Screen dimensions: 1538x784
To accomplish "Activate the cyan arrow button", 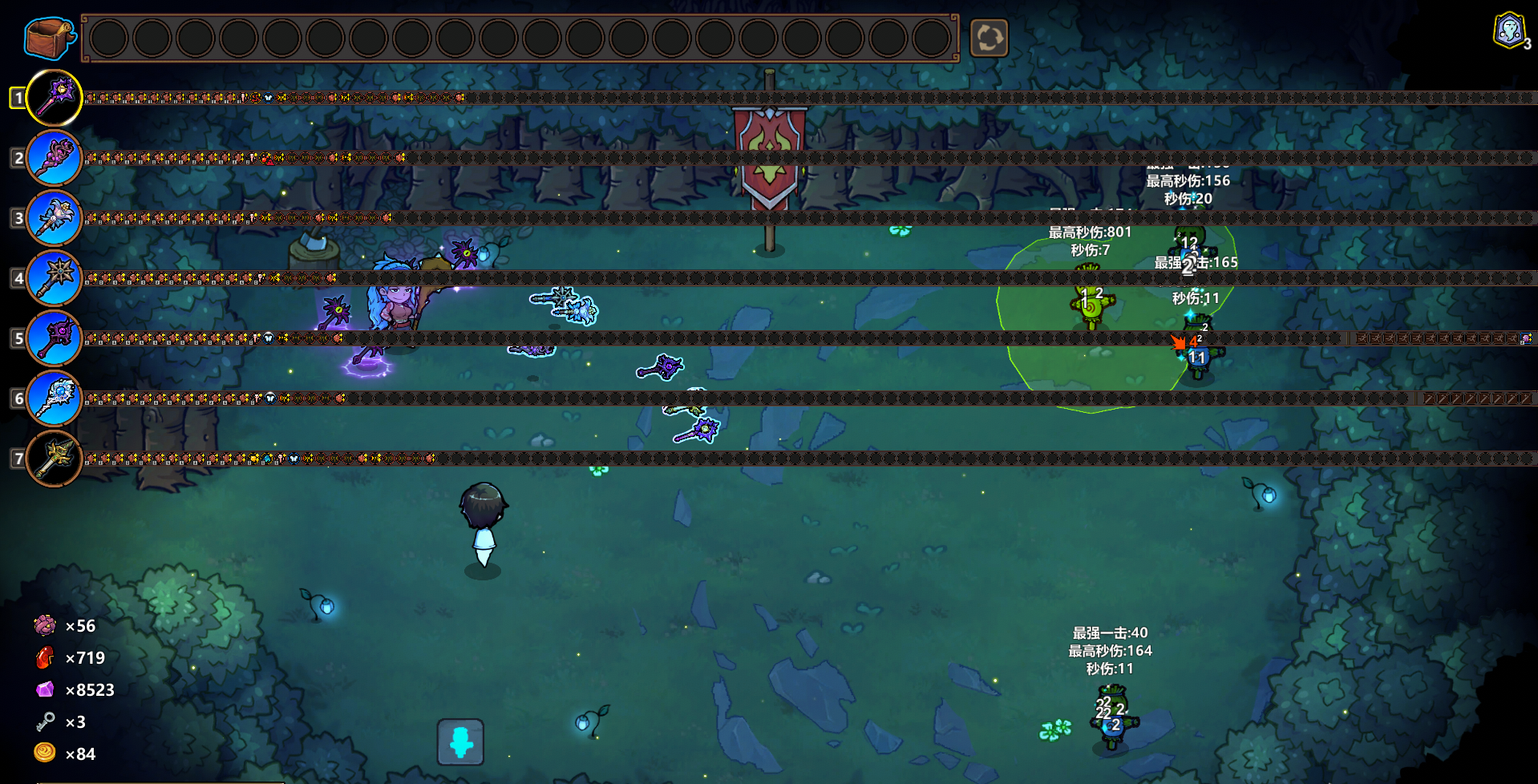I will tap(460, 742).
